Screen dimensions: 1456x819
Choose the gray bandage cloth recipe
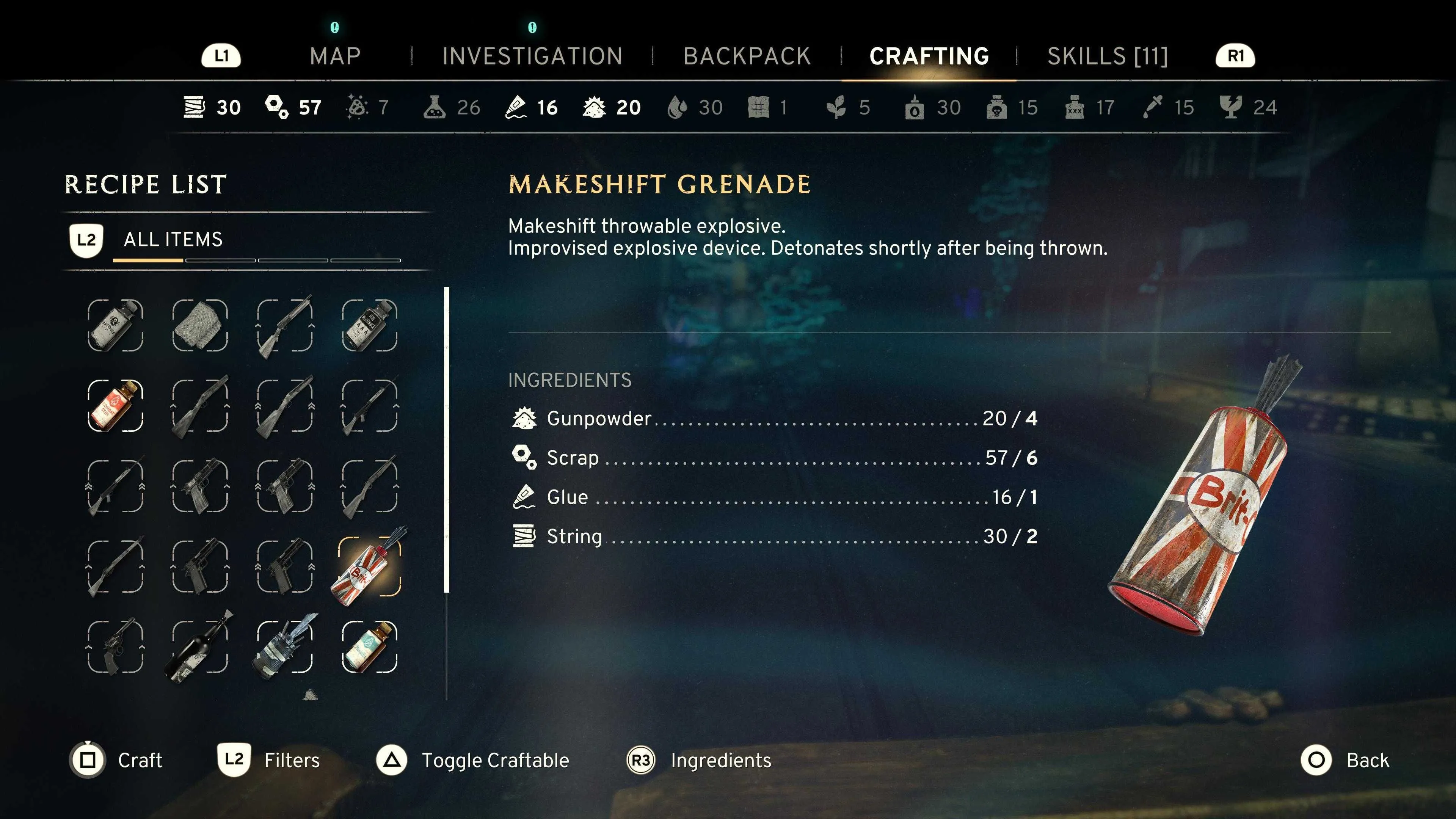(x=200, y=326)
